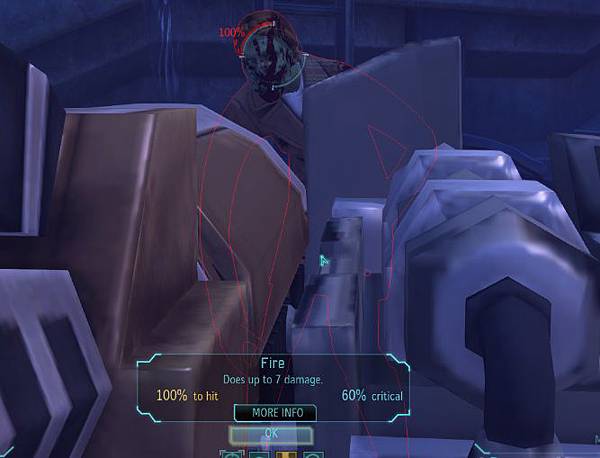Image resolution: width=600 pixels, height=458 pixels.
Task: Confirm the Fire shot with OK
Action: tap(271, 434)
